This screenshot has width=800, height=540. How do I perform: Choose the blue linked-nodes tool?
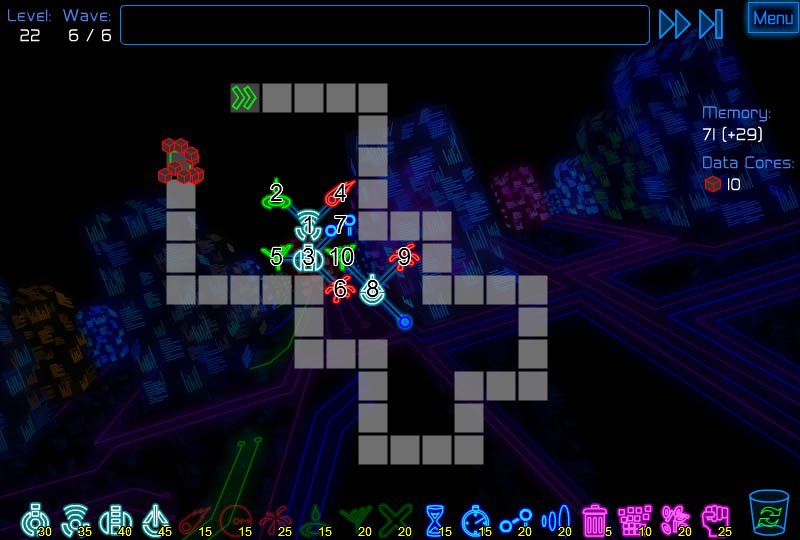515,519
